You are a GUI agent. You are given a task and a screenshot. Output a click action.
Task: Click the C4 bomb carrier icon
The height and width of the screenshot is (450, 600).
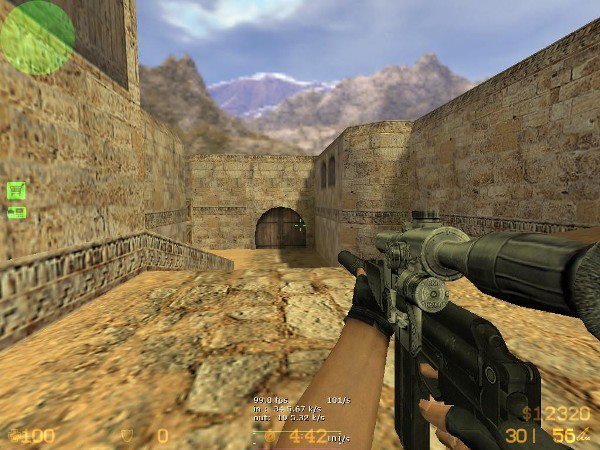tap(16, 212)
